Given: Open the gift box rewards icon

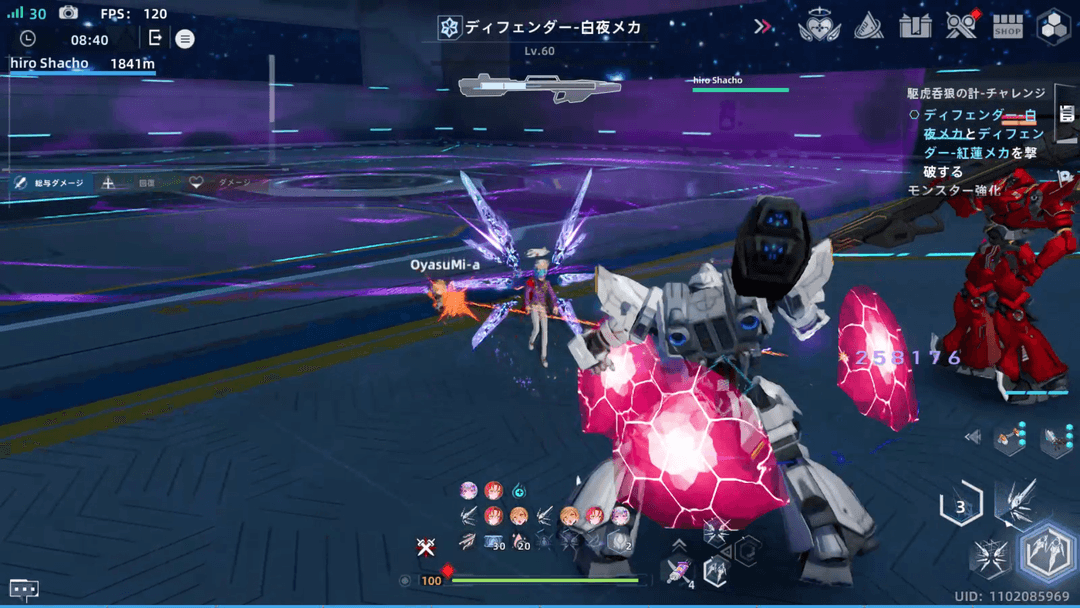Looking at the screenshot, I should [x=915, y=27].
